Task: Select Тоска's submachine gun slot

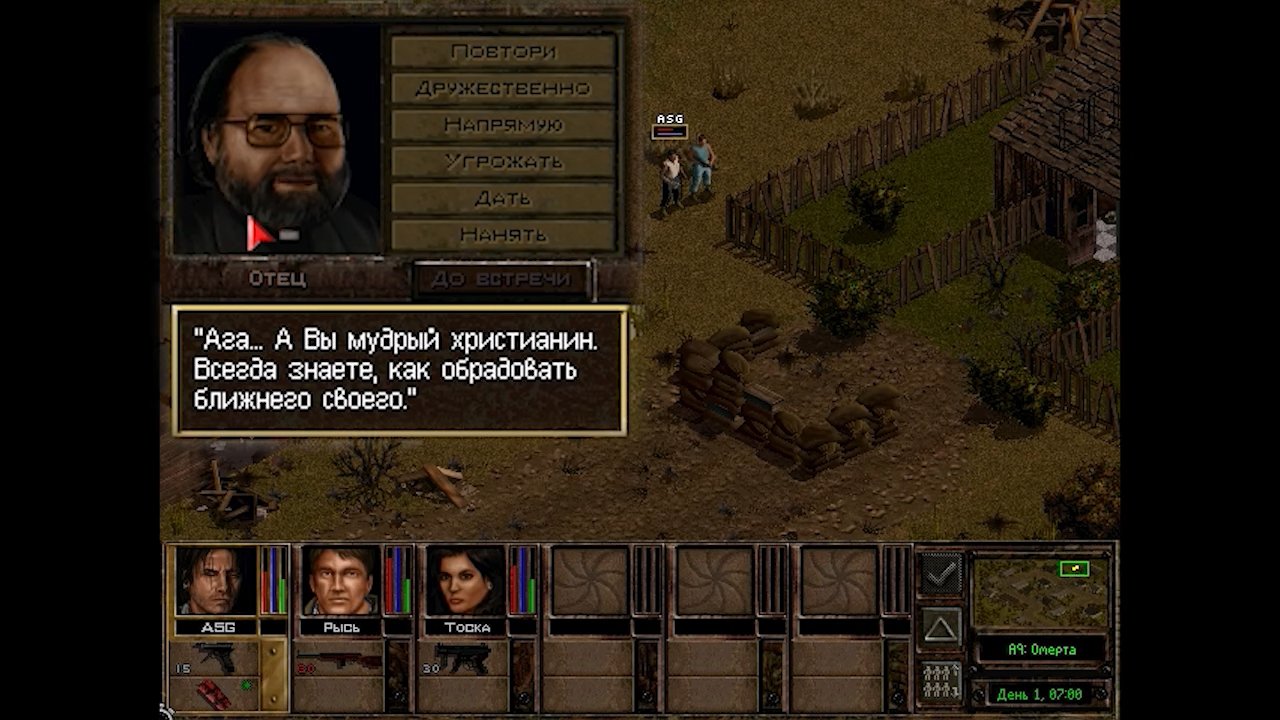Action: pos(463,659)
